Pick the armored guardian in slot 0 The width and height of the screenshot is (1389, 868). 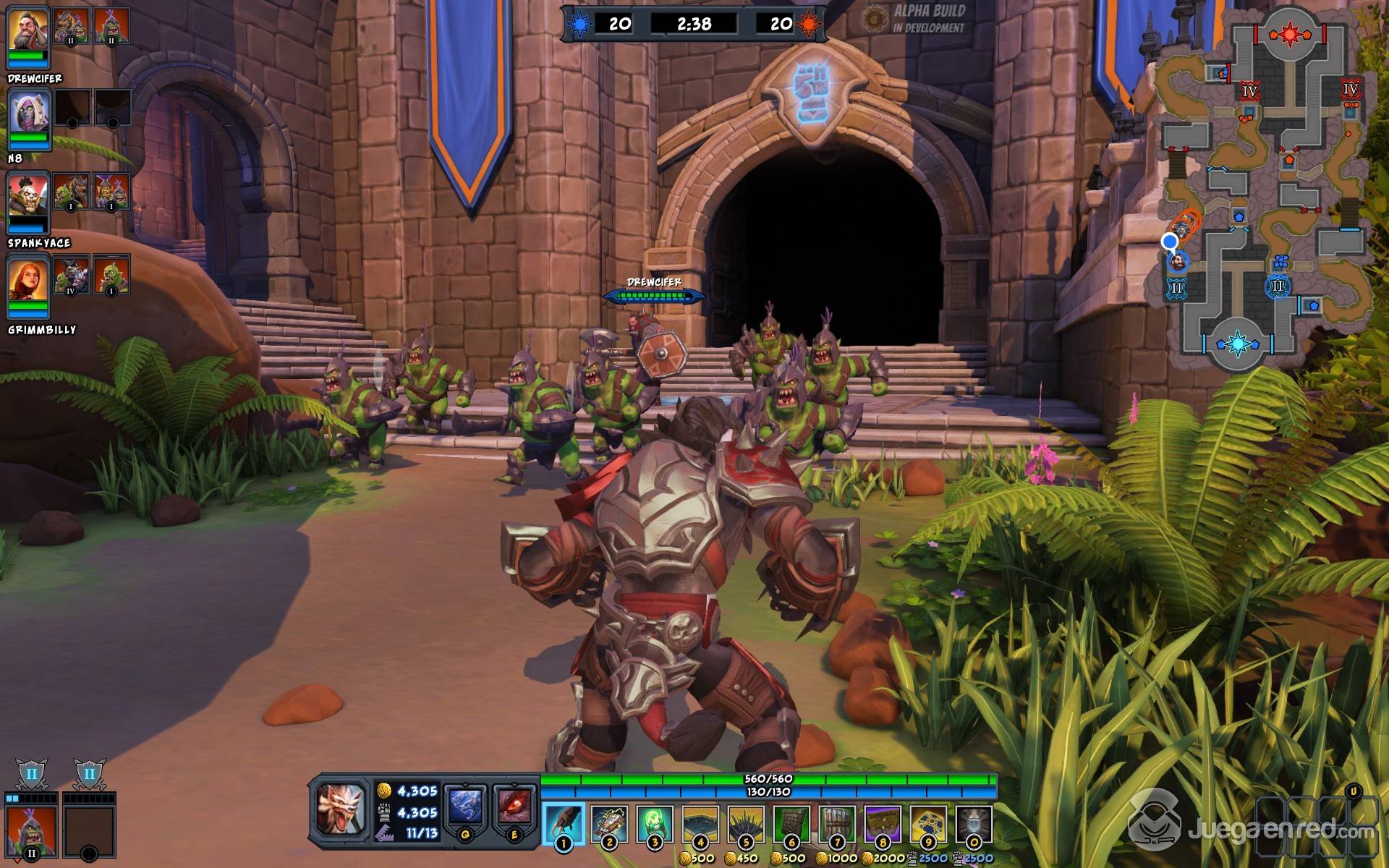tap(974, 824)
